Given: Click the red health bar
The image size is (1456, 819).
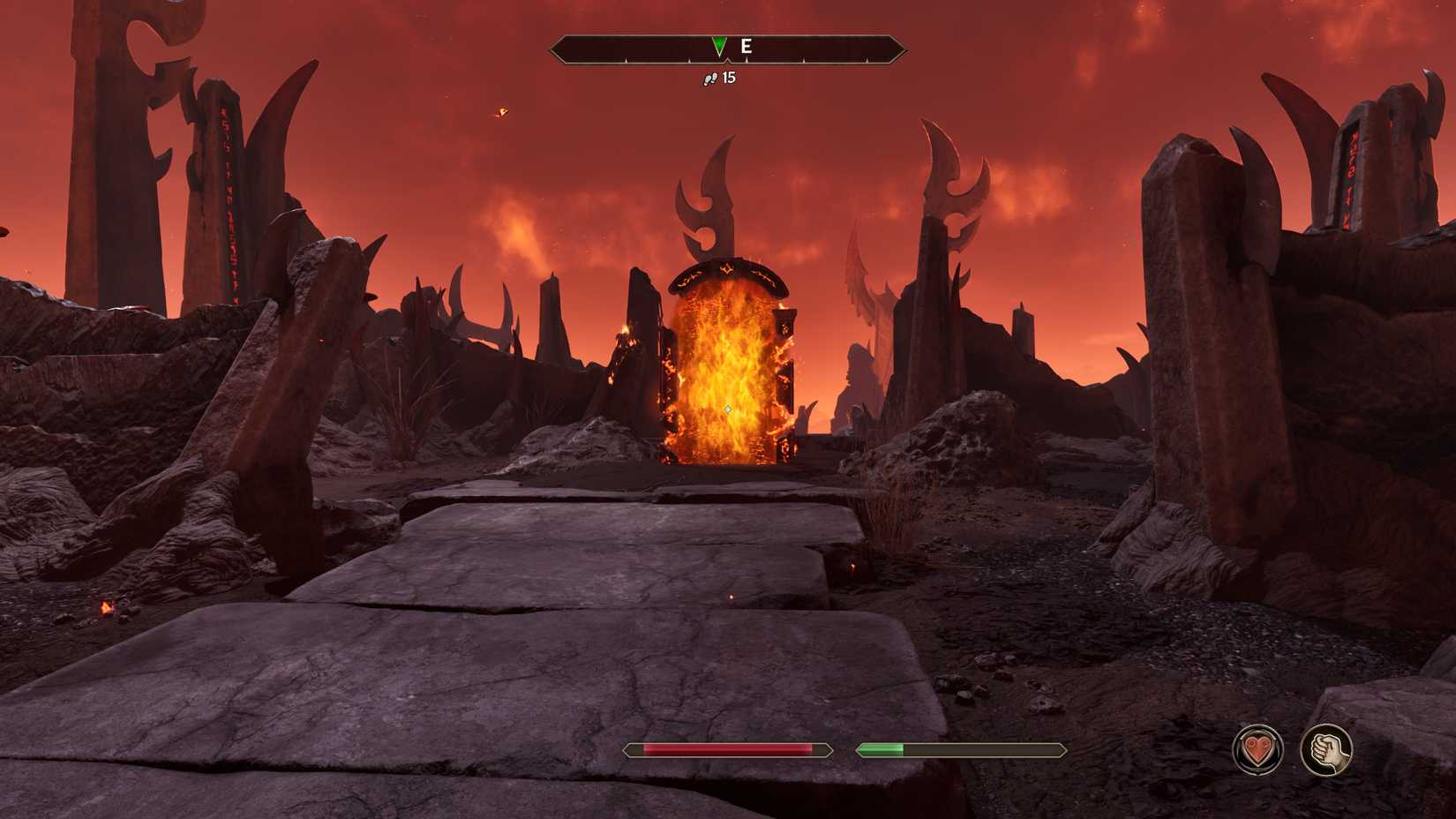Looking at the screenshot, I should [x=728, y=750].
